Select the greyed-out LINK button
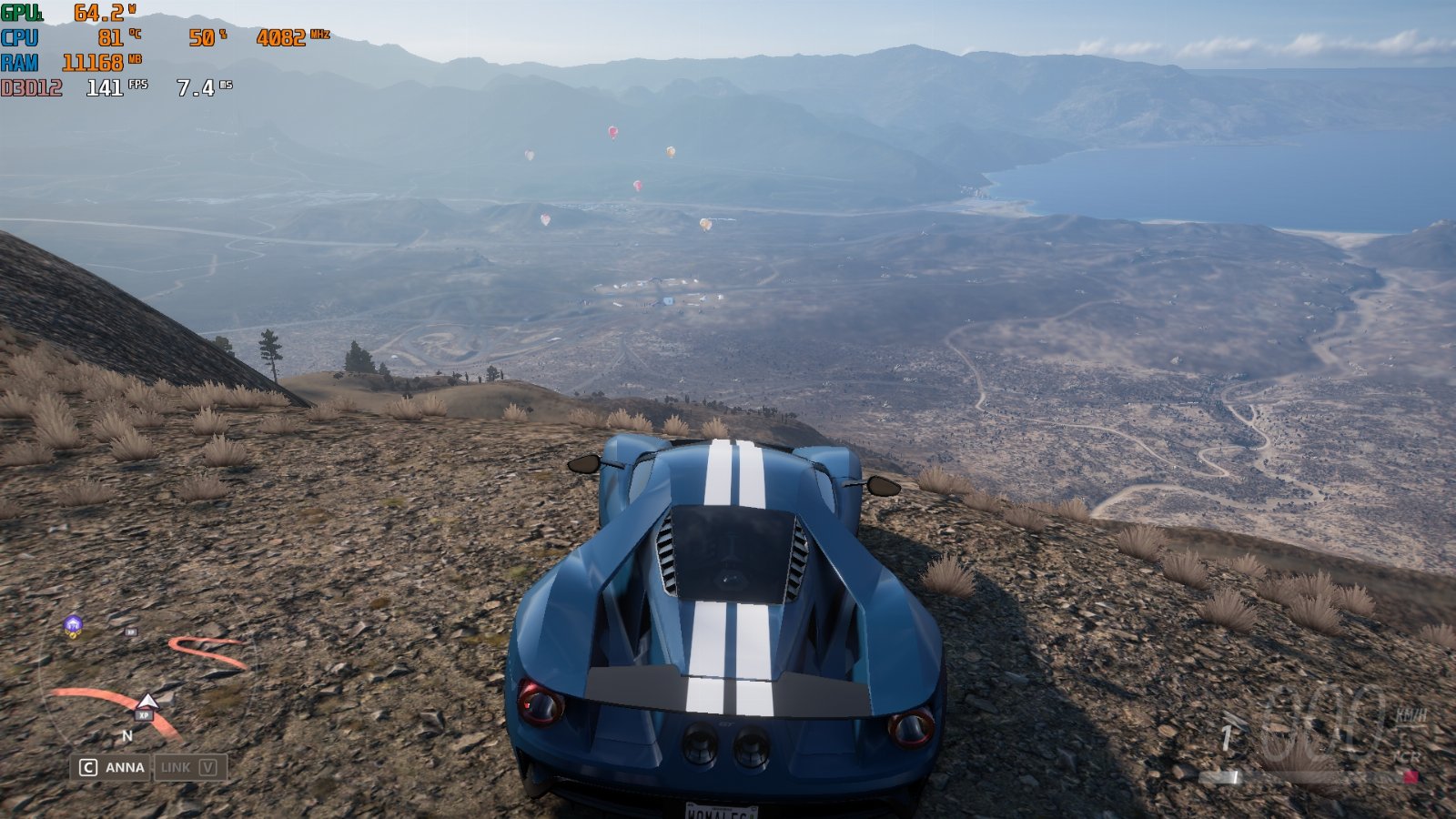The image size is (1456, 819). (x=189, y=767)
